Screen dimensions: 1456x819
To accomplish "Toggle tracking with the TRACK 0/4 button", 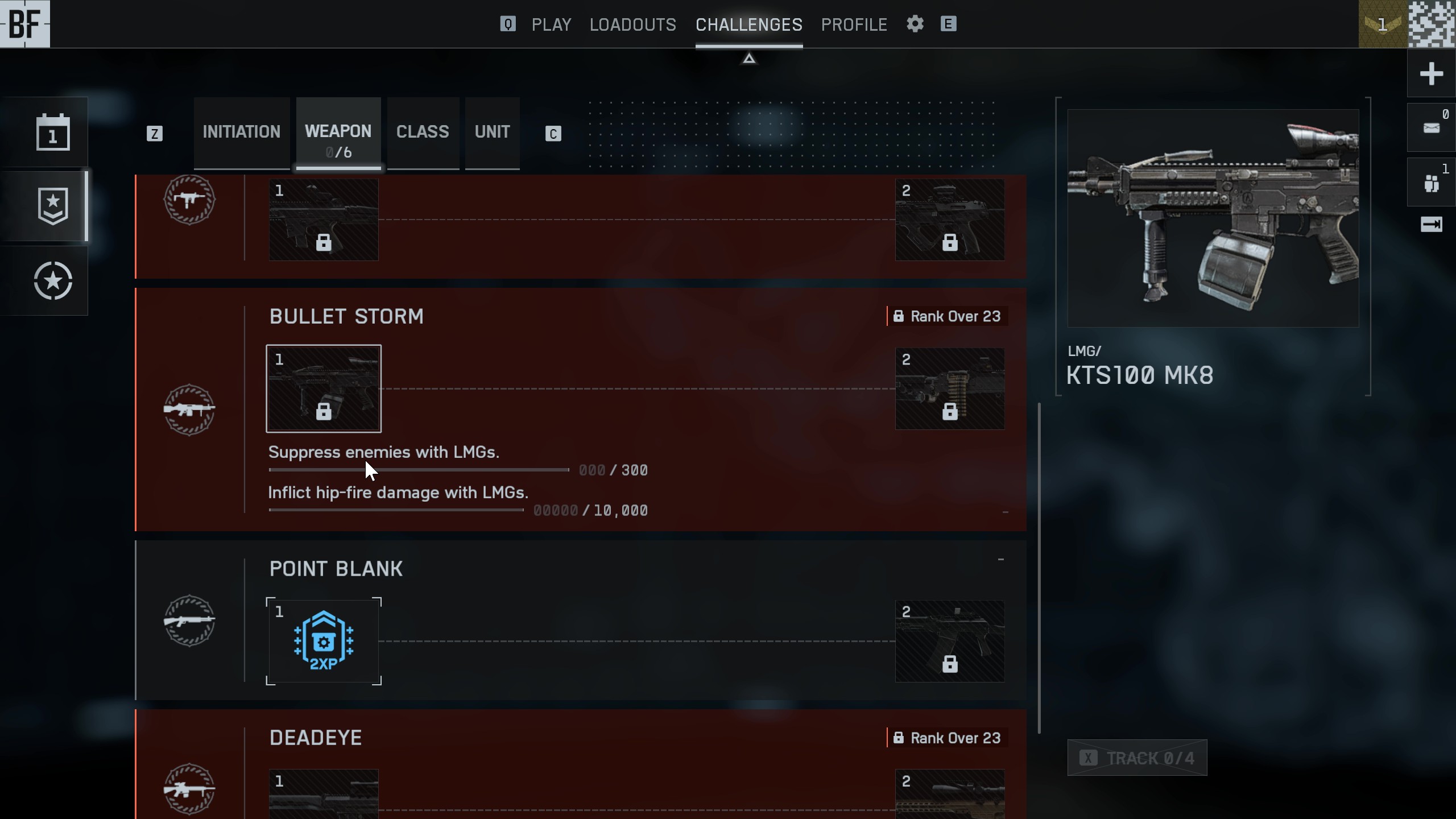I will pos(1136,758).
